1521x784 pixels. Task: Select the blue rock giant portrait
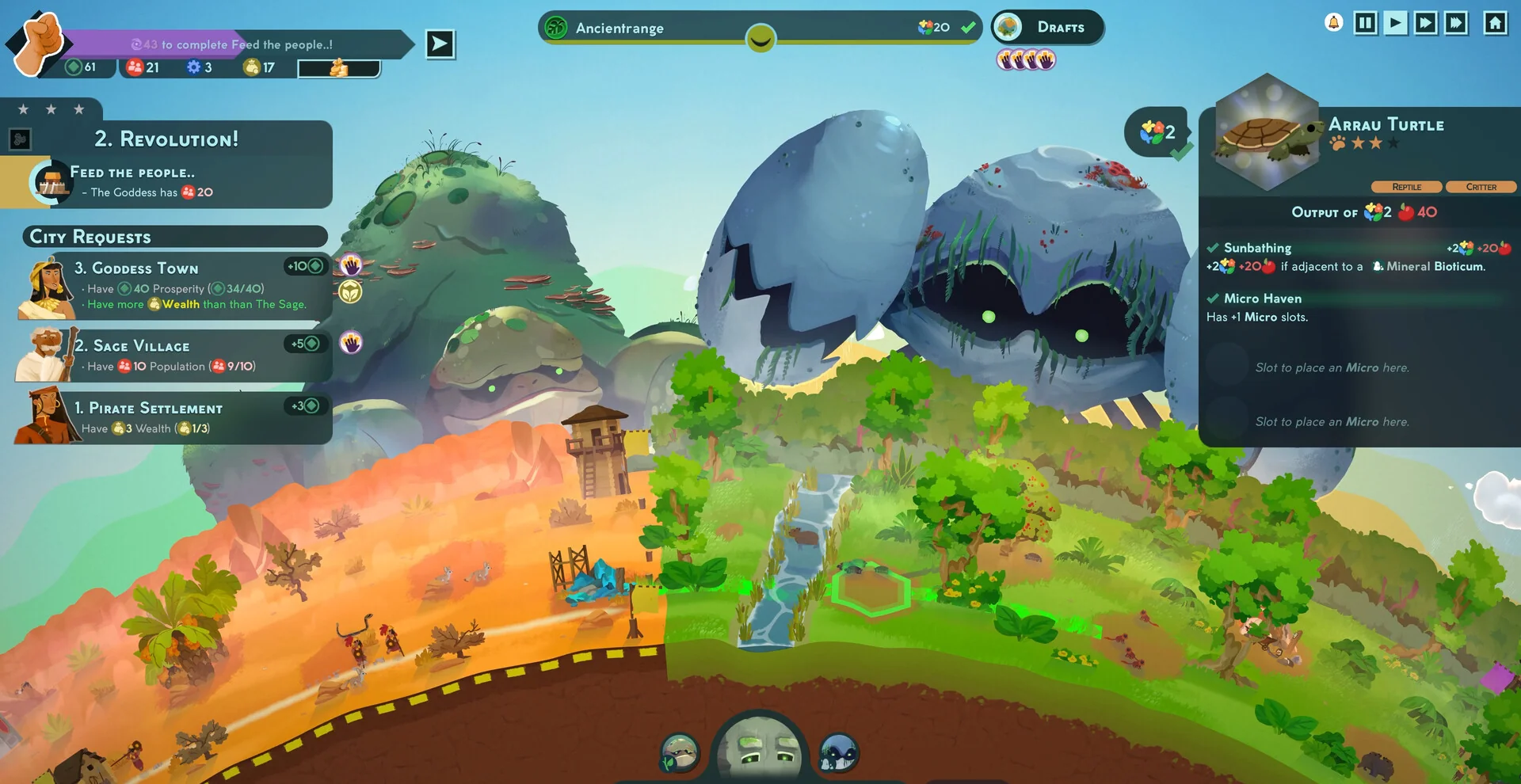(x=838, y=752)
